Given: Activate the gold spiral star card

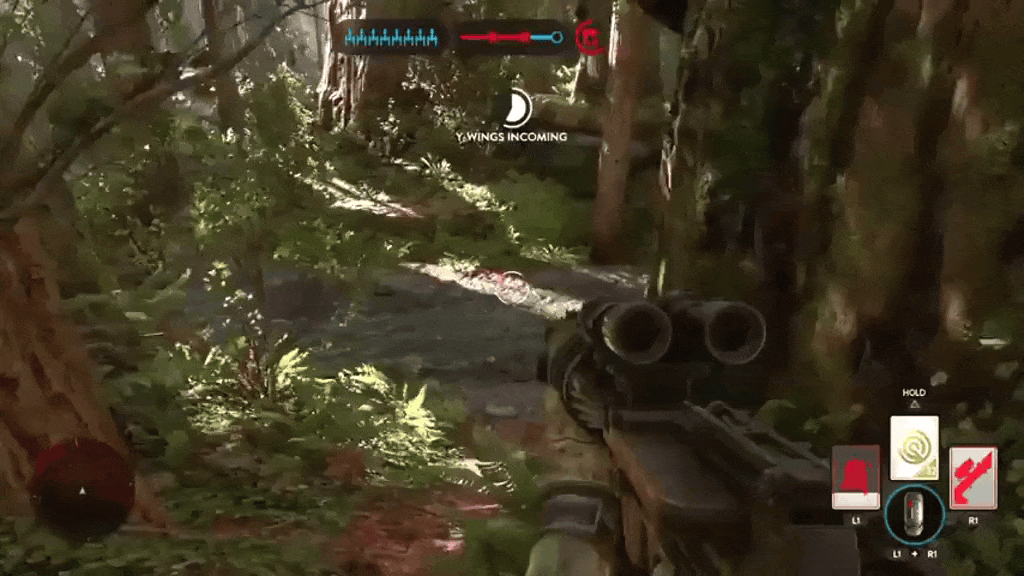Looking at the screenshot, I should [x=914, y=447].
